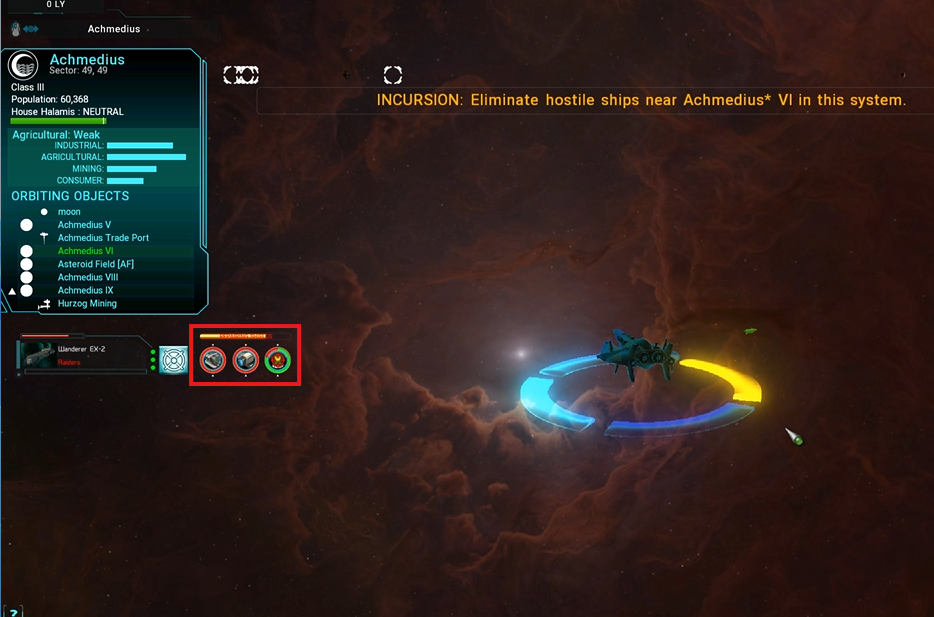The width and height of the screenshot is (934, 617).
Task: Fire the cannon turret weapon icon
Action: (x=213, y=360)
